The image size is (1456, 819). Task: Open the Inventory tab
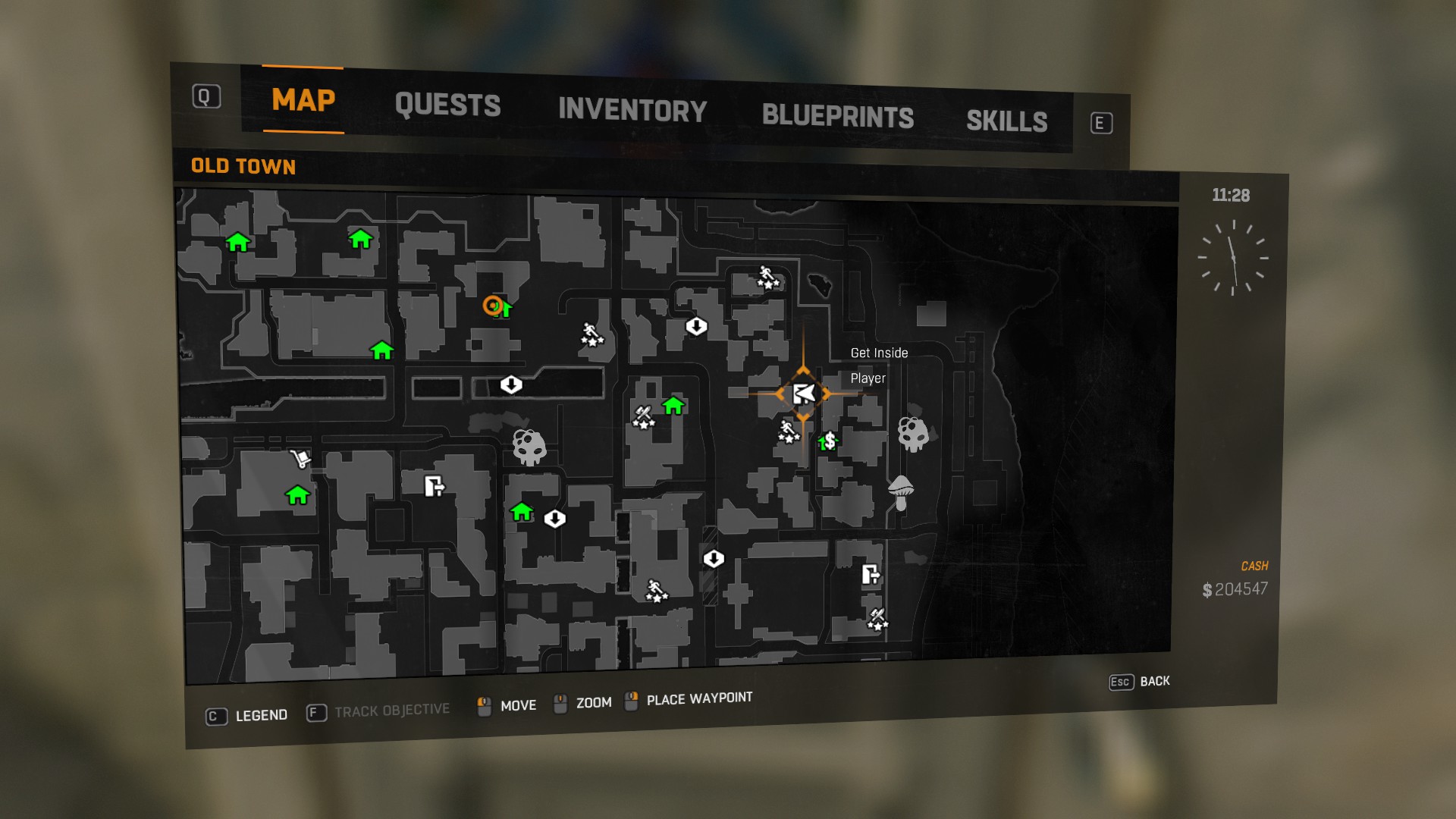[x=632, y=111]
